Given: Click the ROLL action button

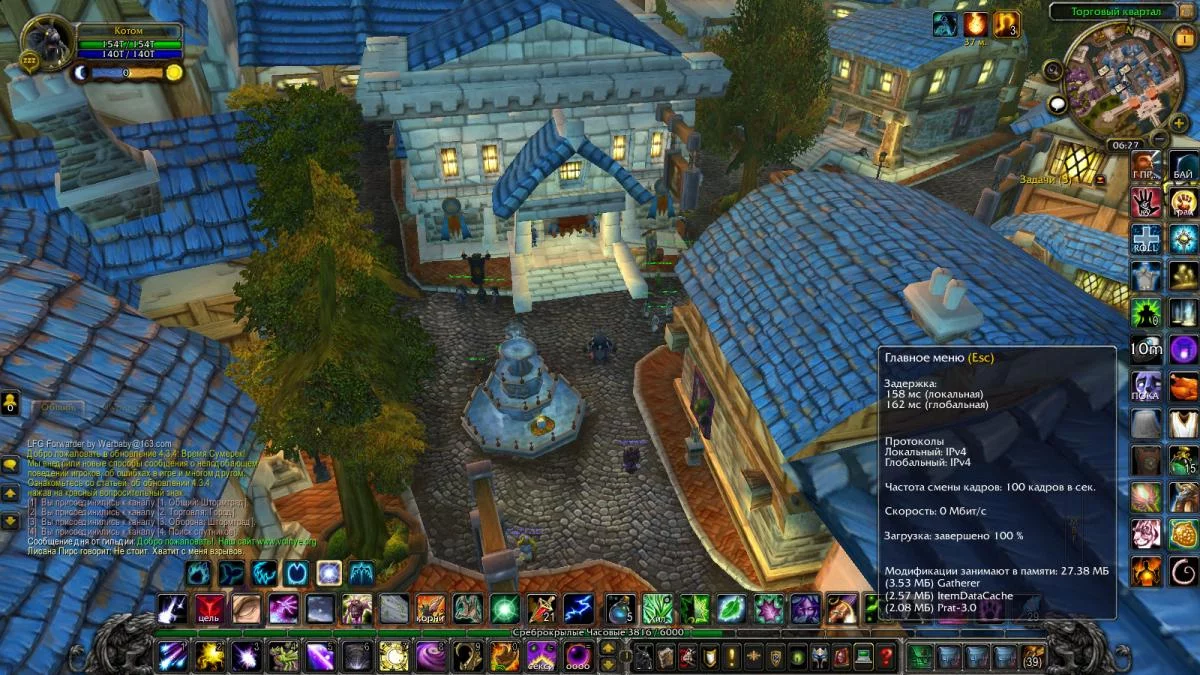Looking at the screenshot, I should click(1146, 239).
